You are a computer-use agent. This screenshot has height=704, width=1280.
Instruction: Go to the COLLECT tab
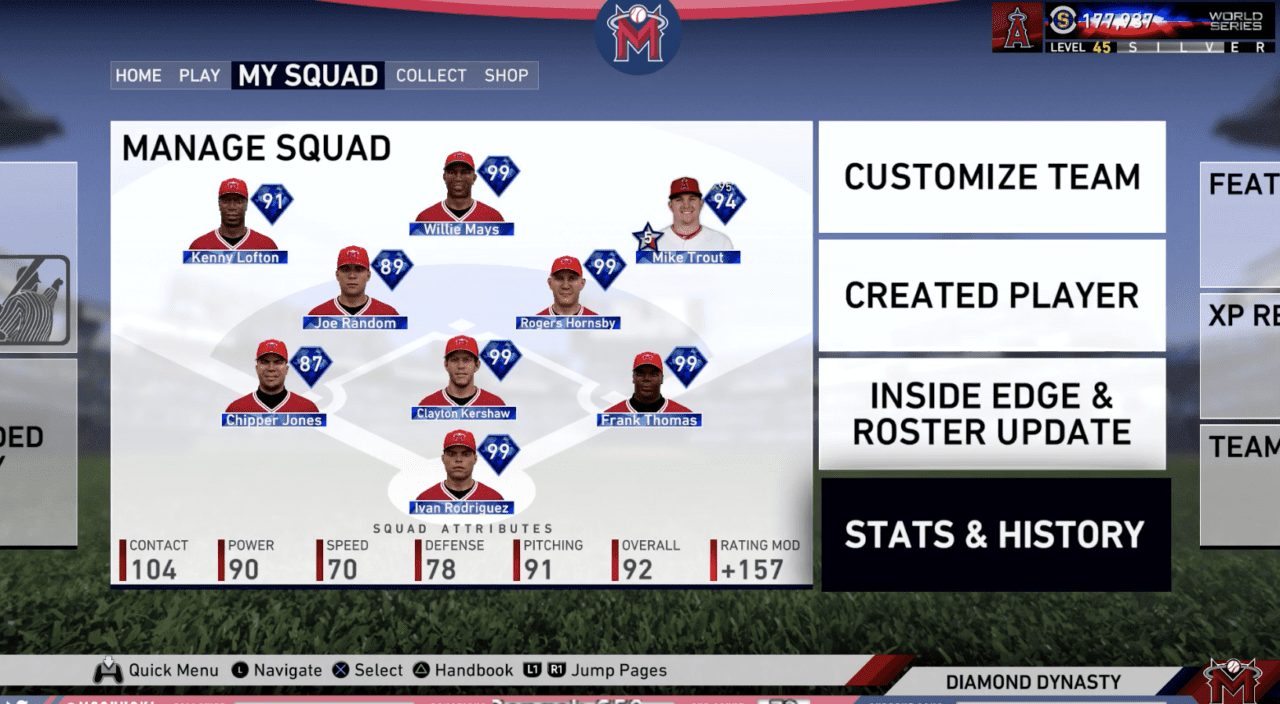431,76
